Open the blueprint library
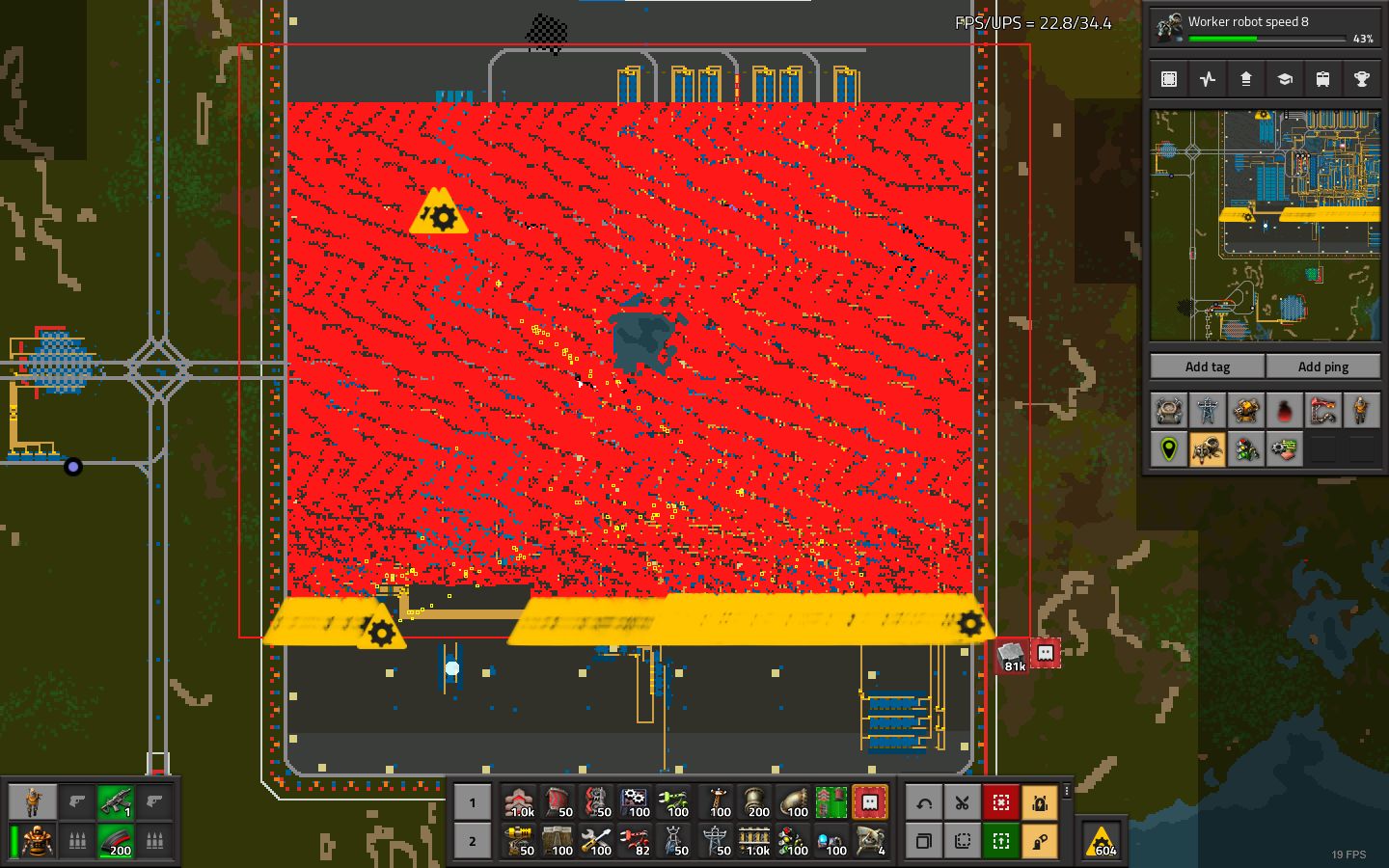Screen dimensions: 1389x868 (1168, 78)
